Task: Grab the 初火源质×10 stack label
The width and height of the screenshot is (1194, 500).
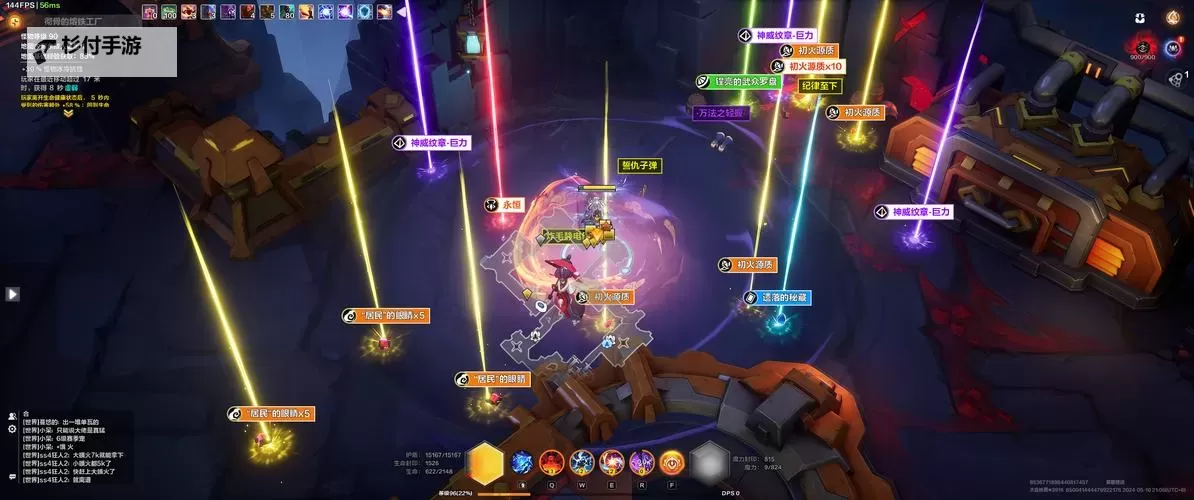Action: click(813, 66)
